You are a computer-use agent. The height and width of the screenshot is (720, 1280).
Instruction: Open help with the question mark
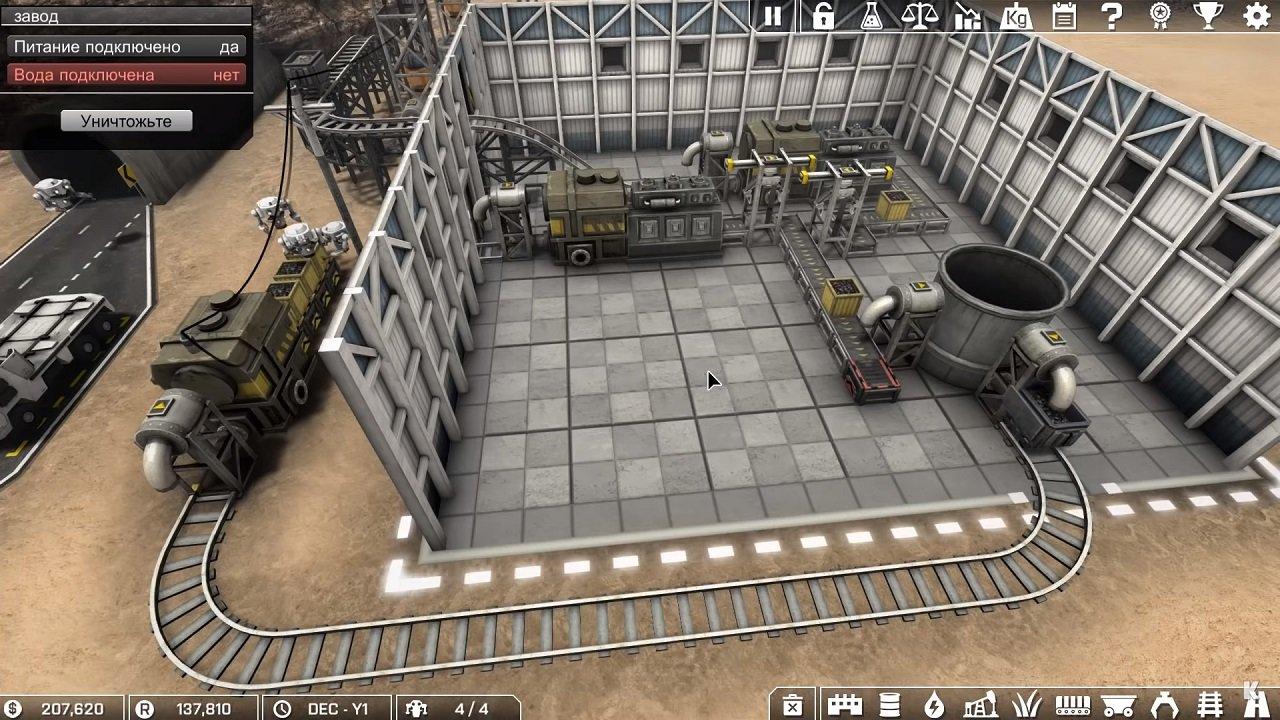coord(1112,16)
